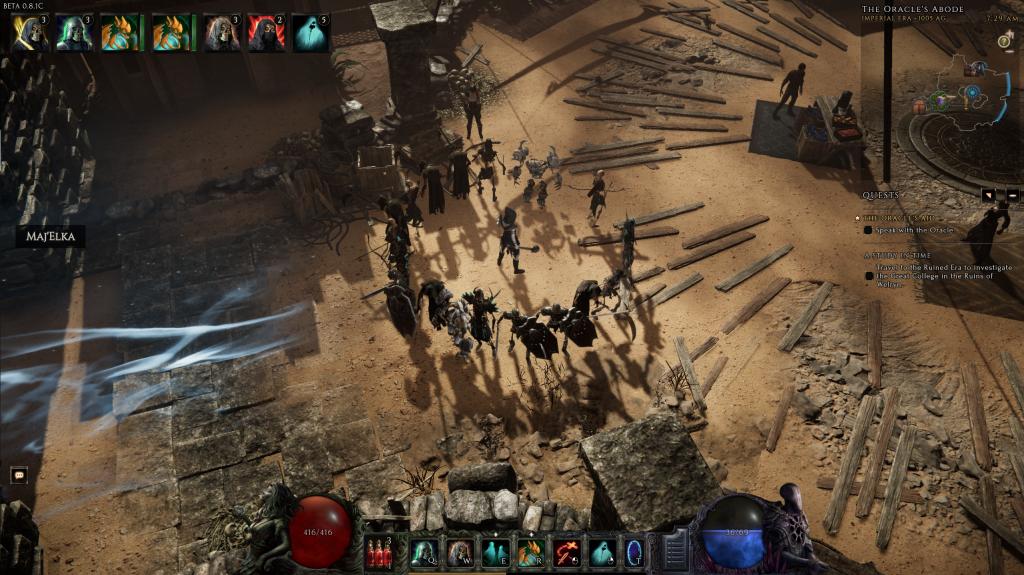Collapse the Quests tracker with the minus button
1024x575 pixels.
point(1012,195)
